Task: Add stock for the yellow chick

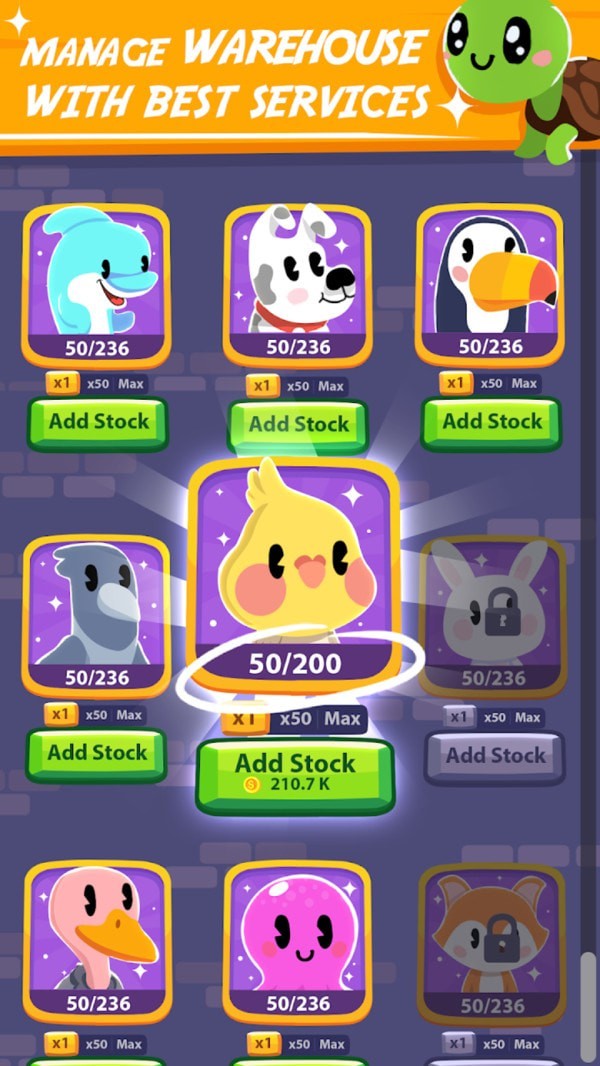Action: pos(295,773)
